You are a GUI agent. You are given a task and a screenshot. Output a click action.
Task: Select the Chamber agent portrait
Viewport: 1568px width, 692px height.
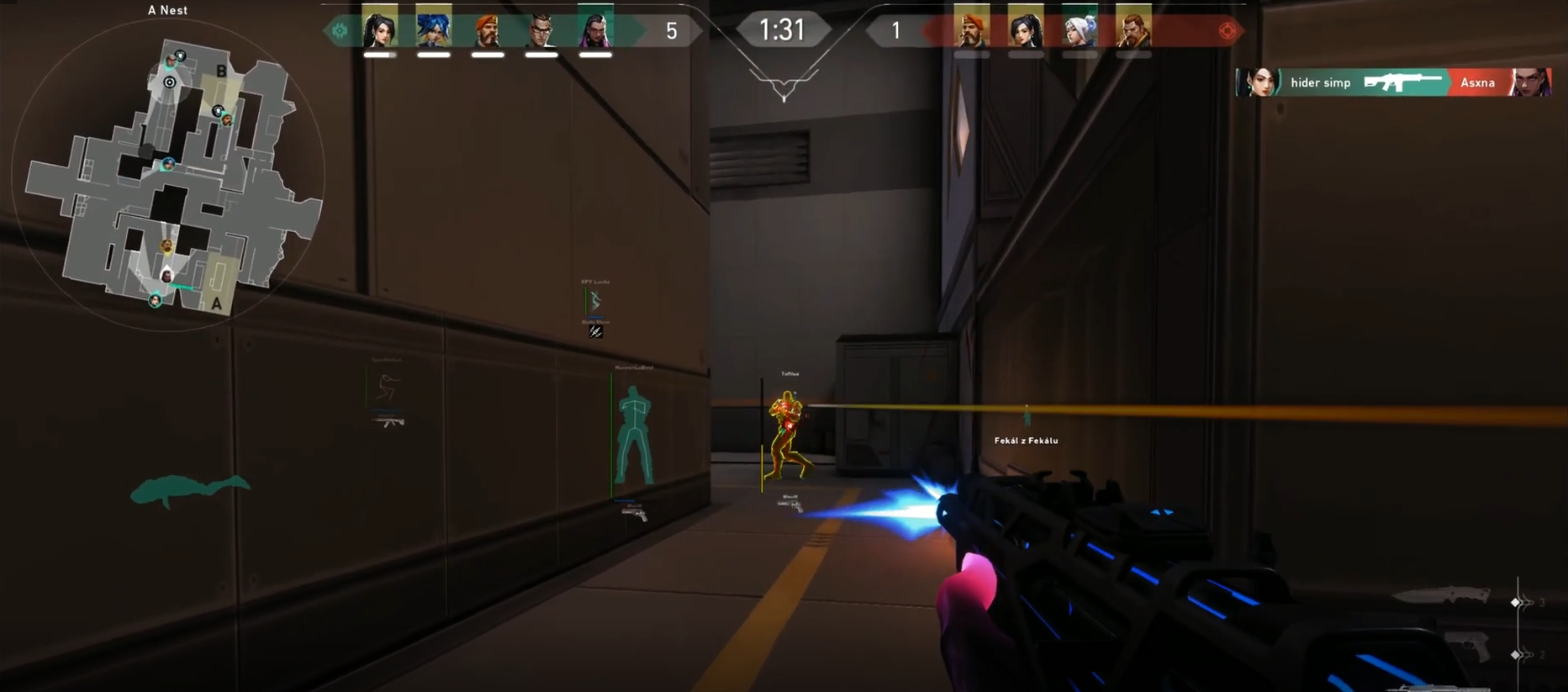pos(541,30)
